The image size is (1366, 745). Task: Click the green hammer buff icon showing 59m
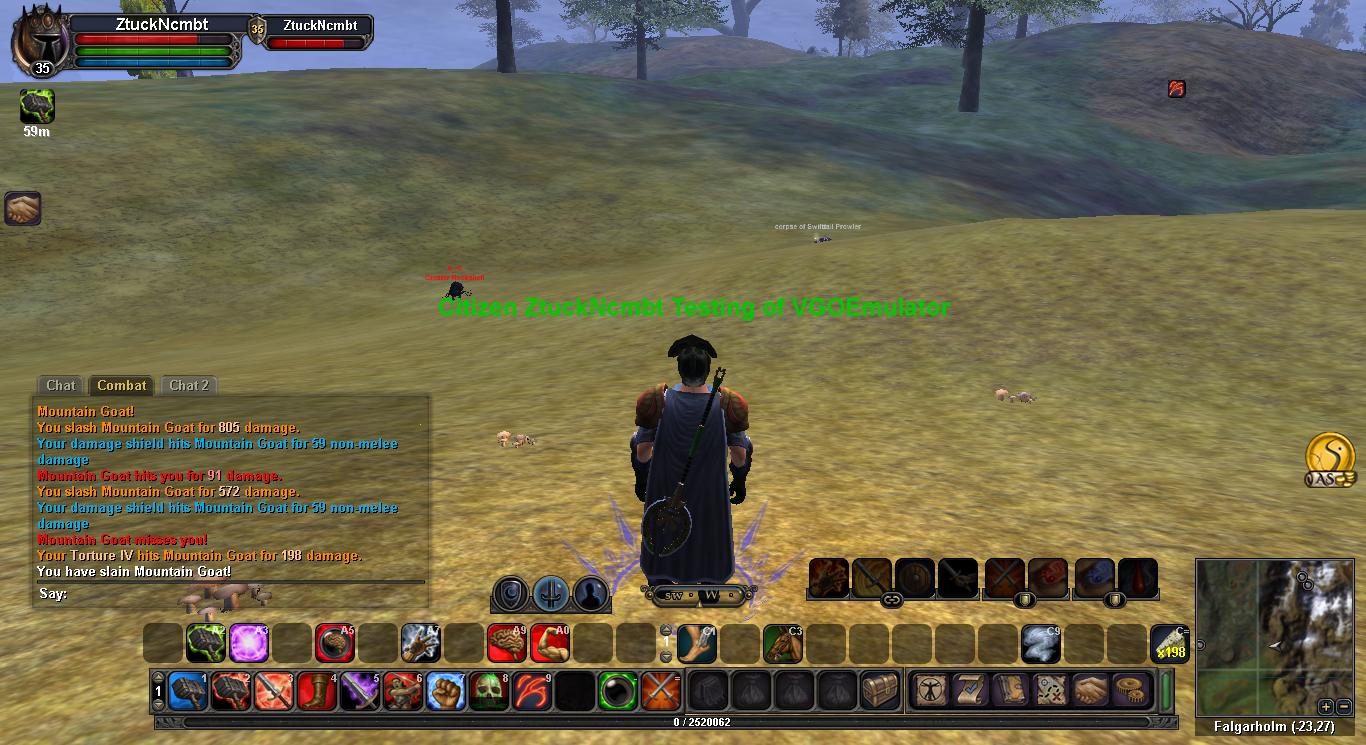coord(37,106)
